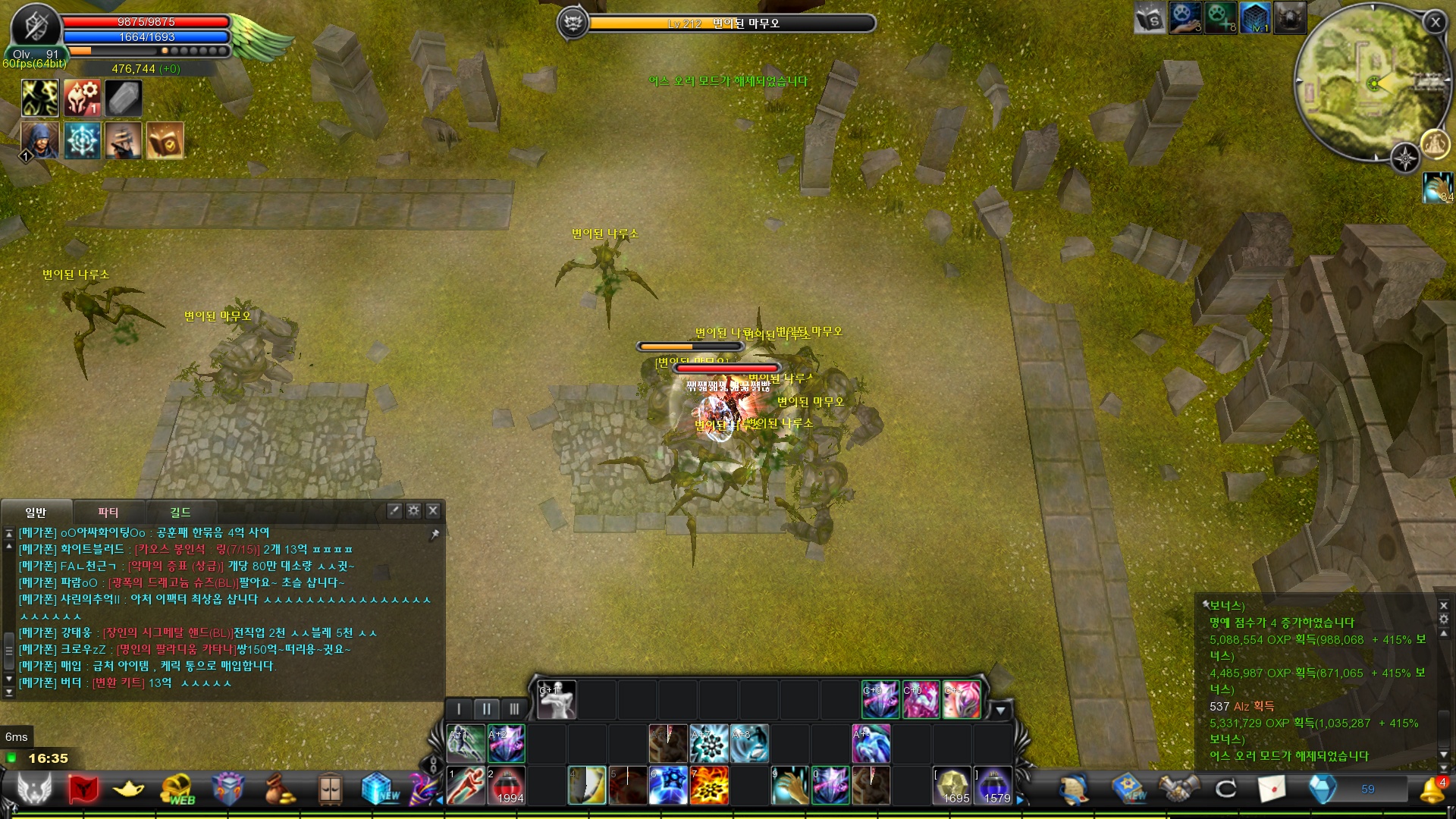Switch to the 파티 chat tab

point(108,512)
